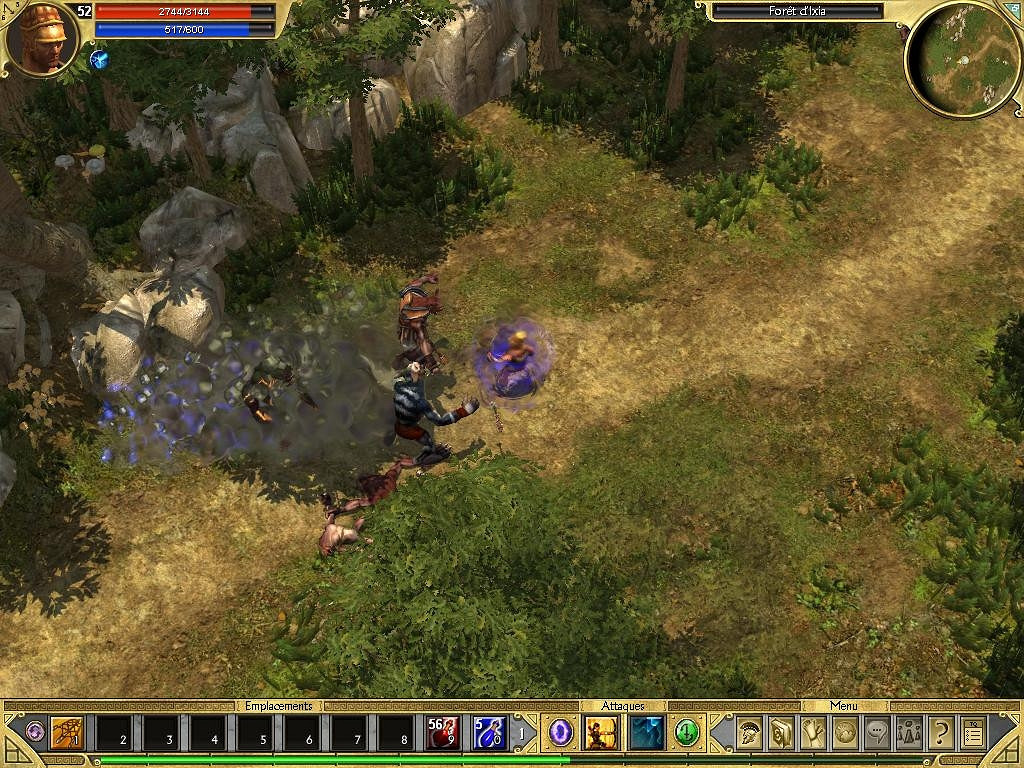Use the blue mana potion slot
The width and height of the screenshot is (1024, 768).
point(490,734)
